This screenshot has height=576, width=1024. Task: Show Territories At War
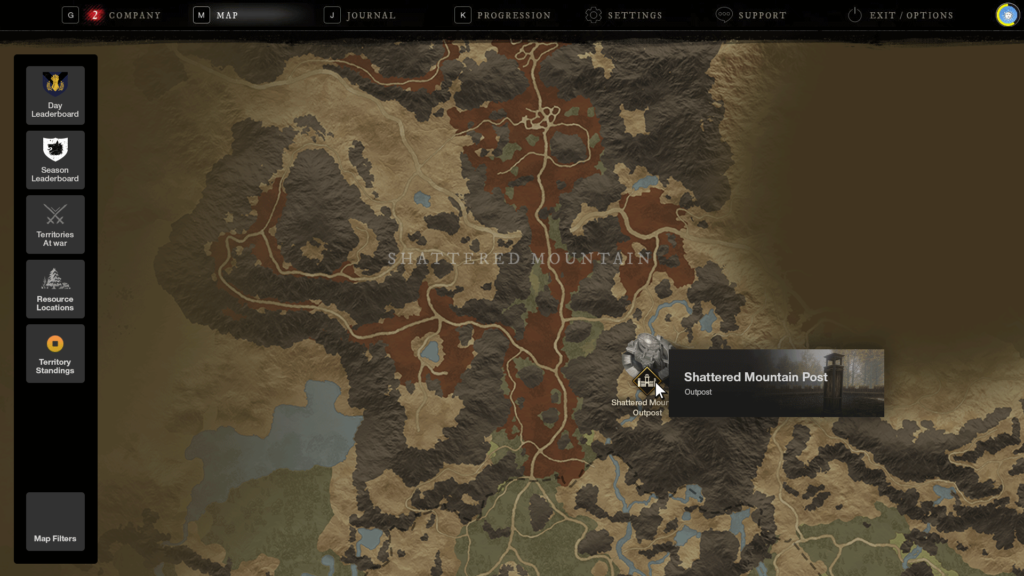[x=55, y=224]
